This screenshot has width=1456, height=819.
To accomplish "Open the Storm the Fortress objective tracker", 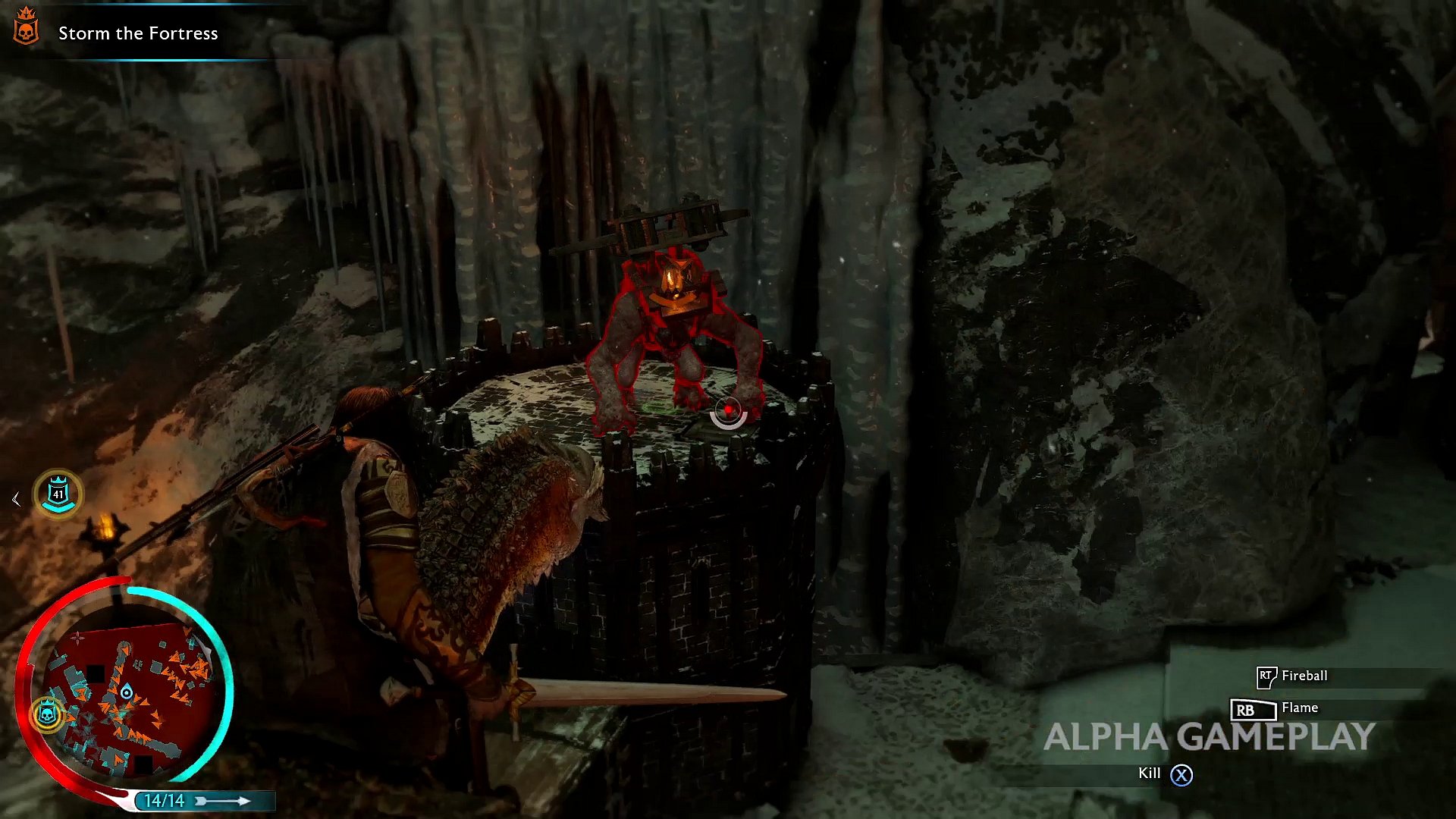I will point(138,33).
